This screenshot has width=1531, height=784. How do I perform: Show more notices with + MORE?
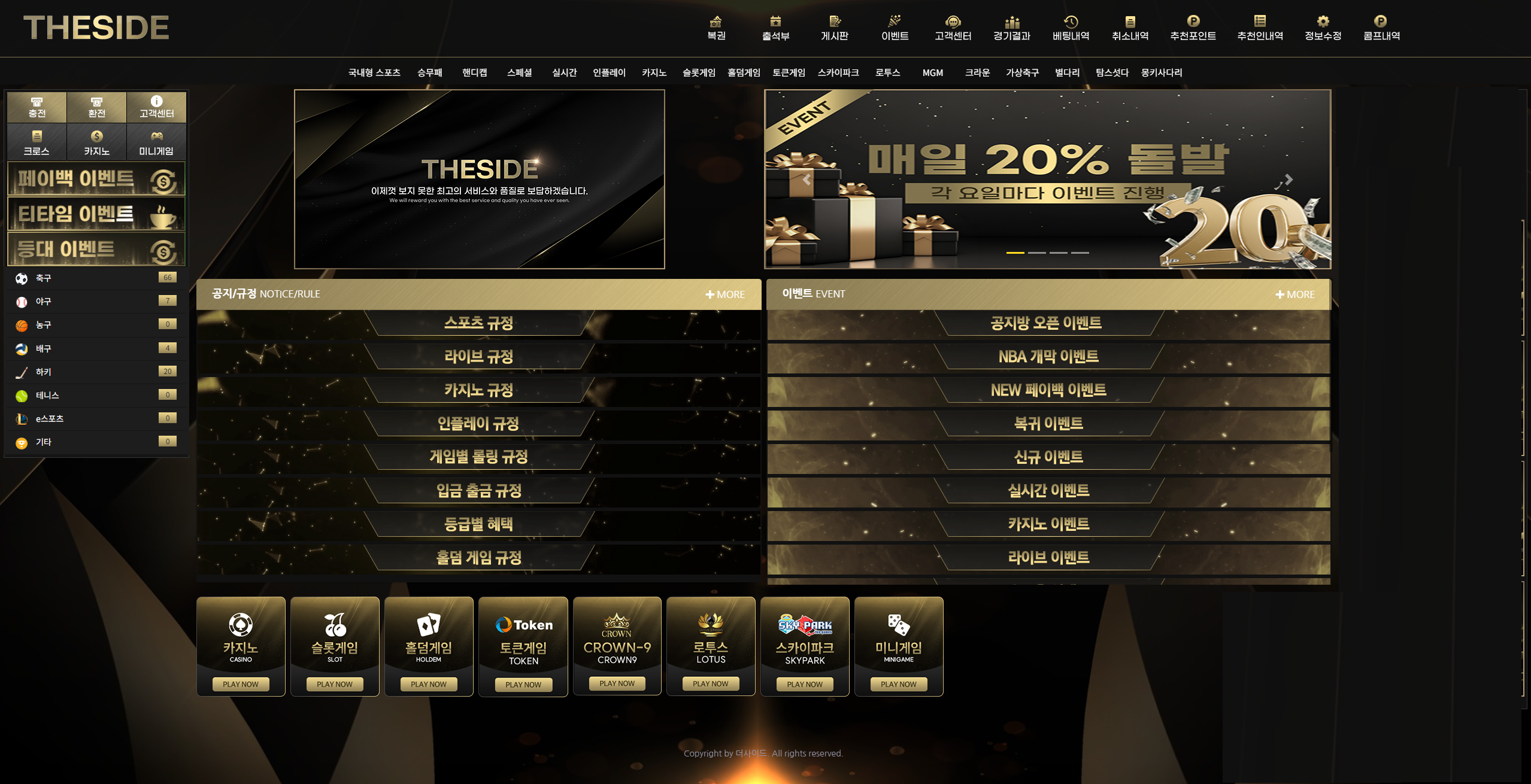(725, 294)
